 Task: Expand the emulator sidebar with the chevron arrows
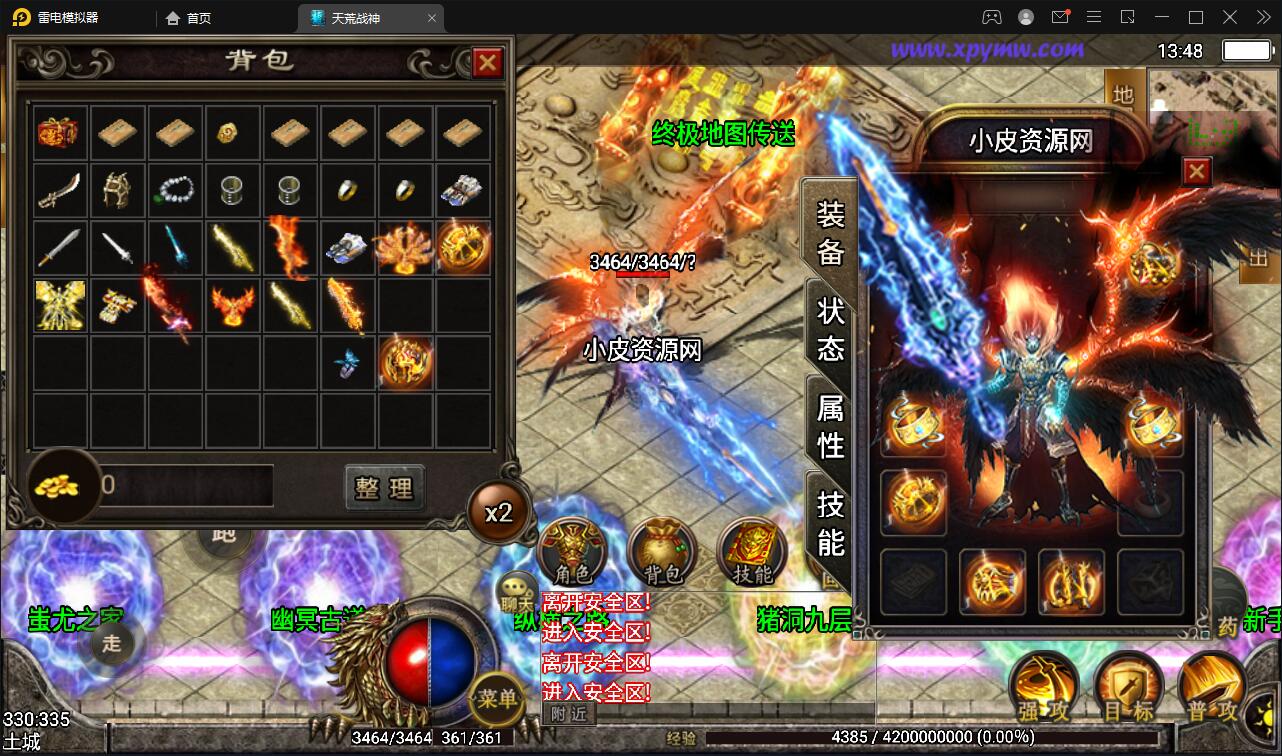[x=1262, y=16]
